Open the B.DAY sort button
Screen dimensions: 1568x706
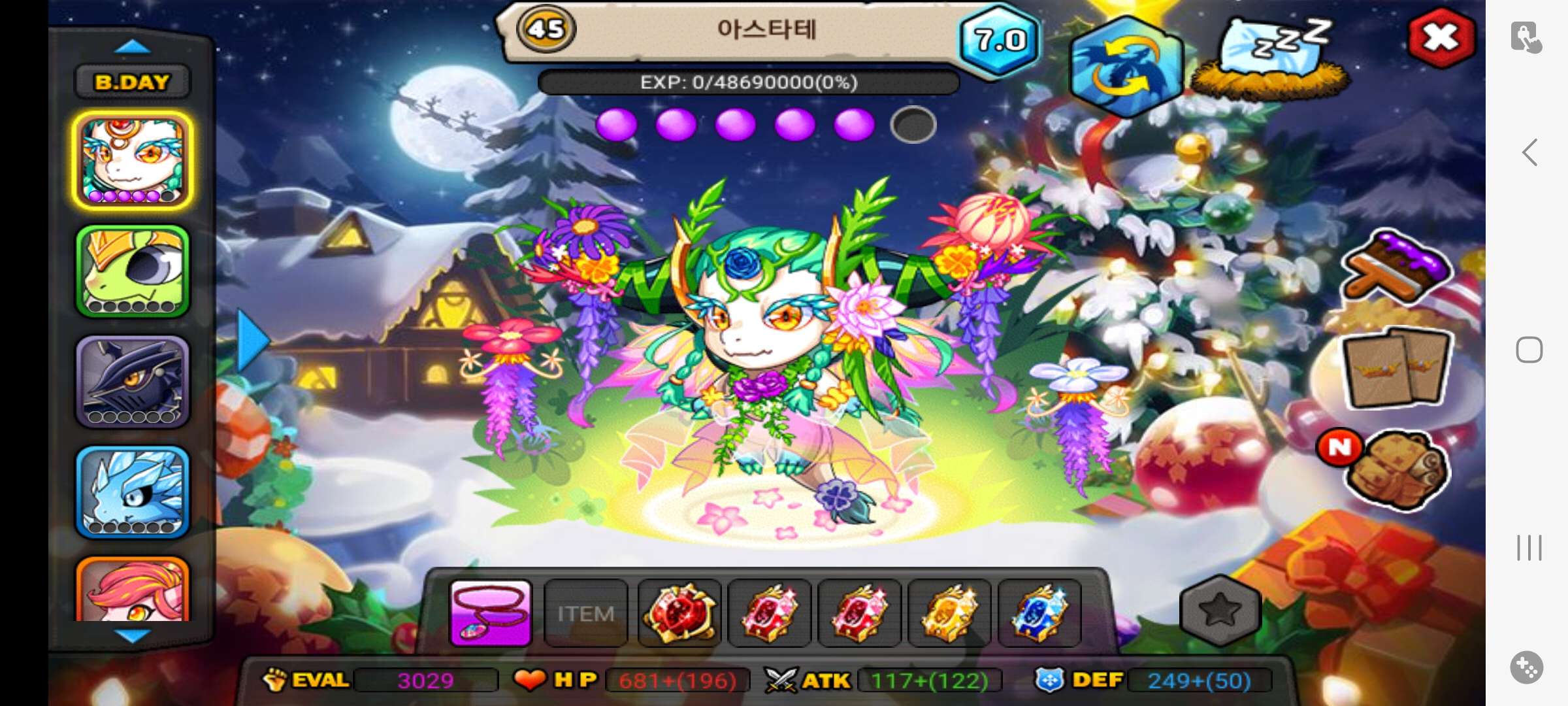click(x=133, y=82)
